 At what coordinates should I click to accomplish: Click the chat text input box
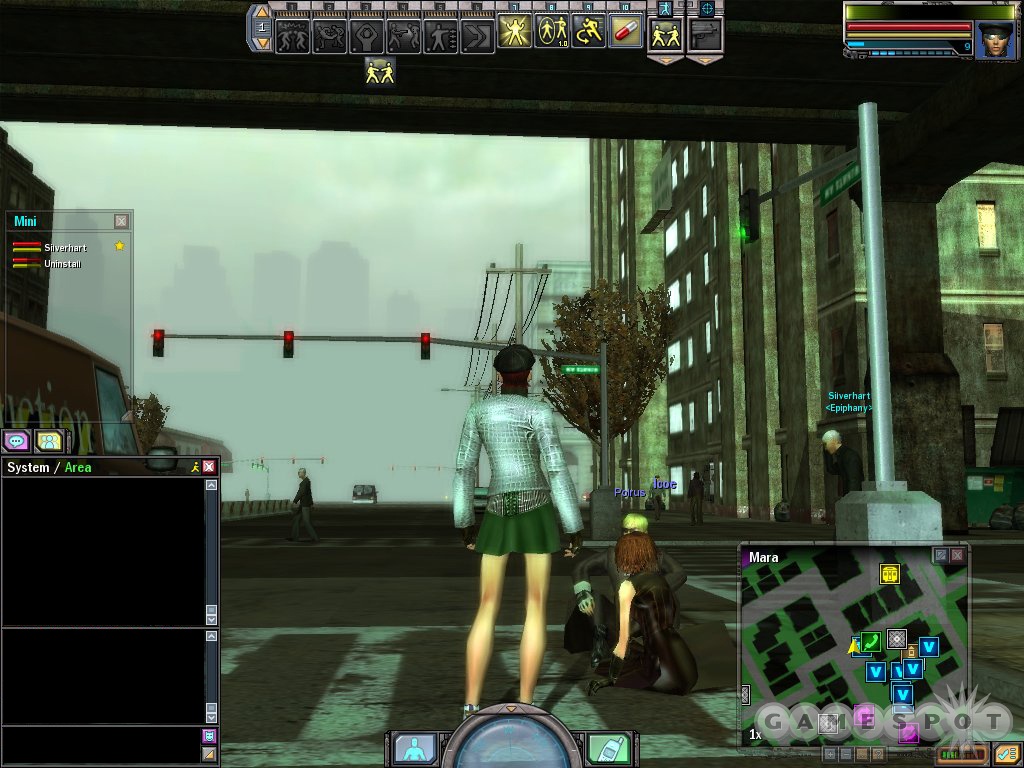[100, 743]
